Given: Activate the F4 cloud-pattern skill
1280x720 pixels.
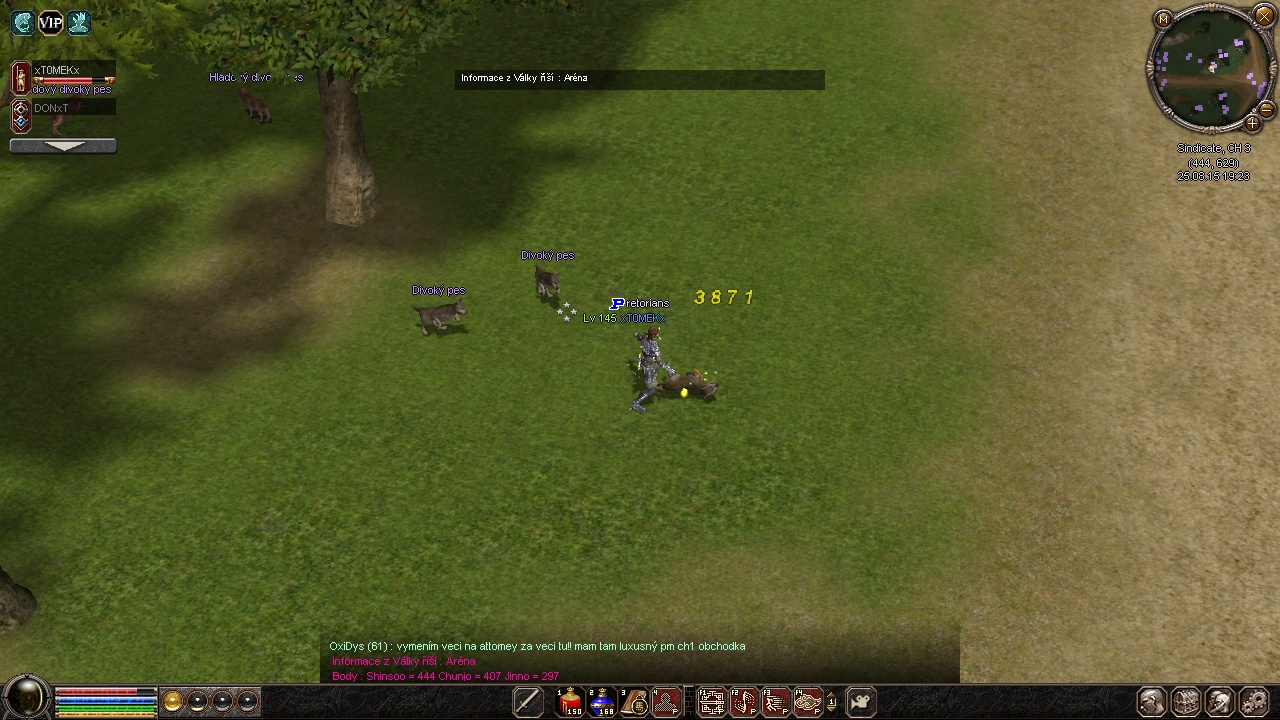Looking at the screenshot, I should 807,702.
